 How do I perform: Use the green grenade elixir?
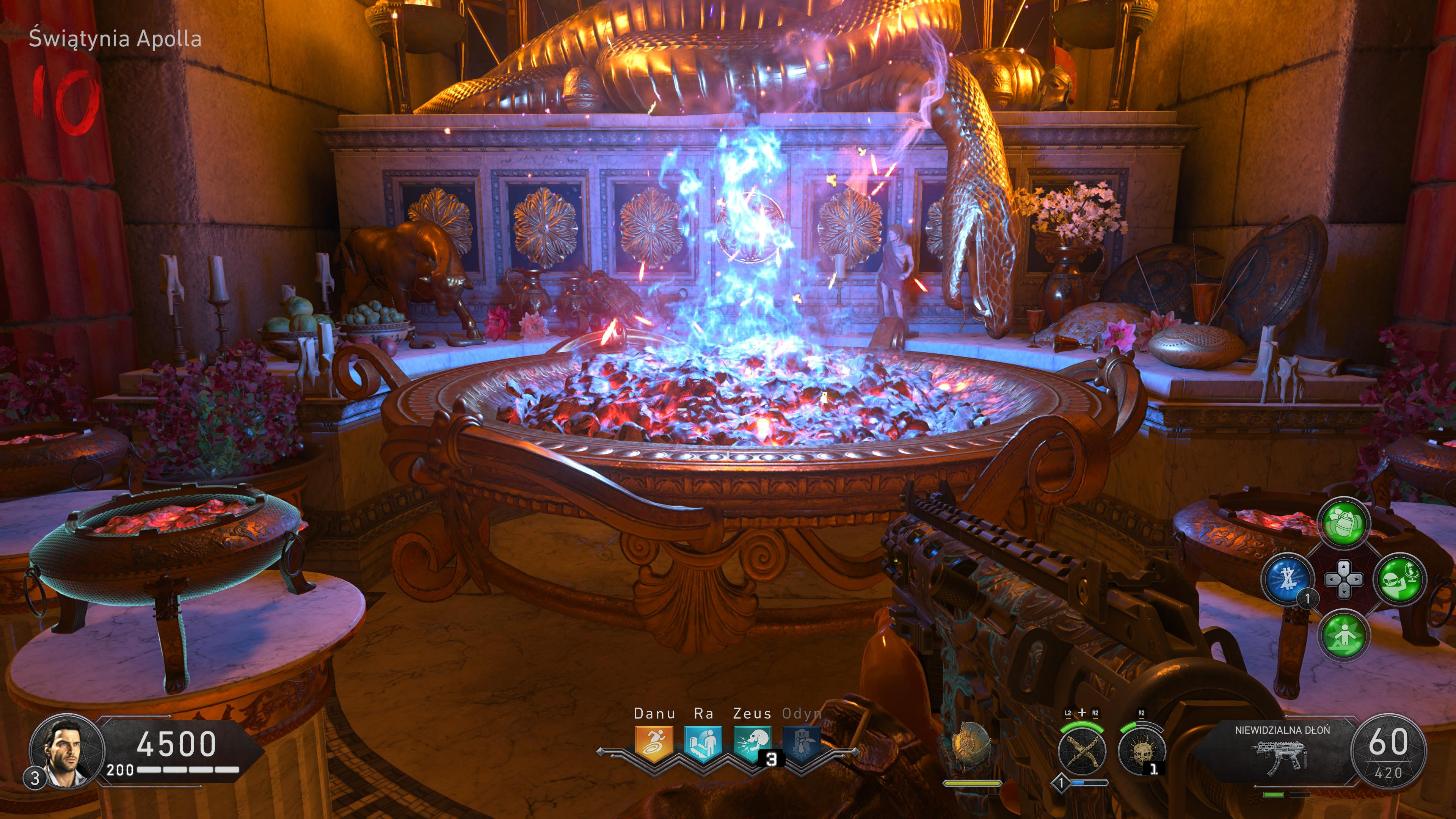click(x=1344, y=523)
